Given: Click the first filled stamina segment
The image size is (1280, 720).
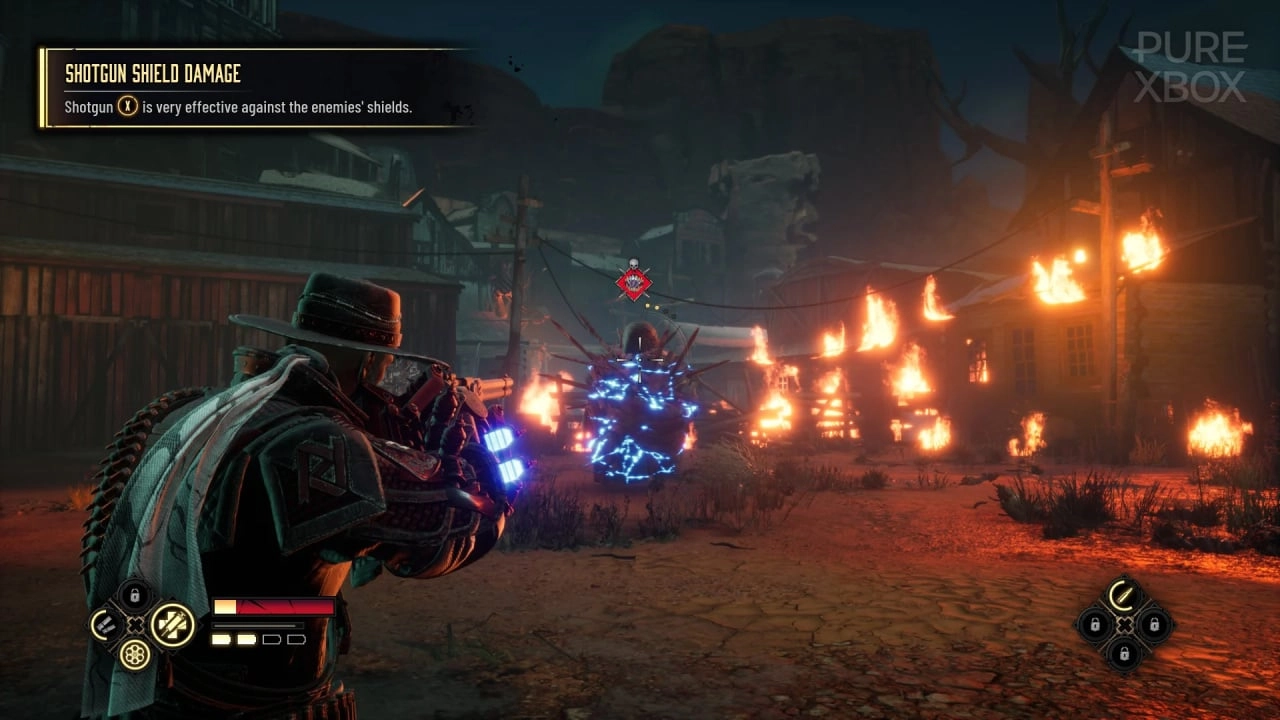Looking at the screenshot, I should [x=222, y=640].
